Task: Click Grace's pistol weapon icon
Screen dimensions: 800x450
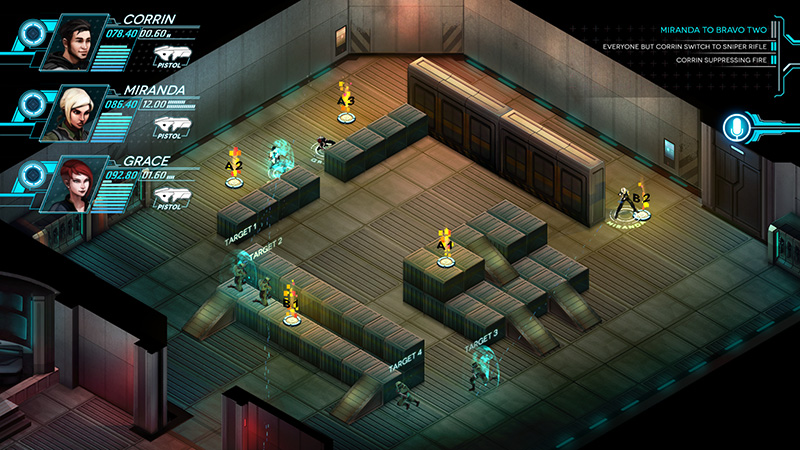Action: pyautogui.click(x=172, y=196)
